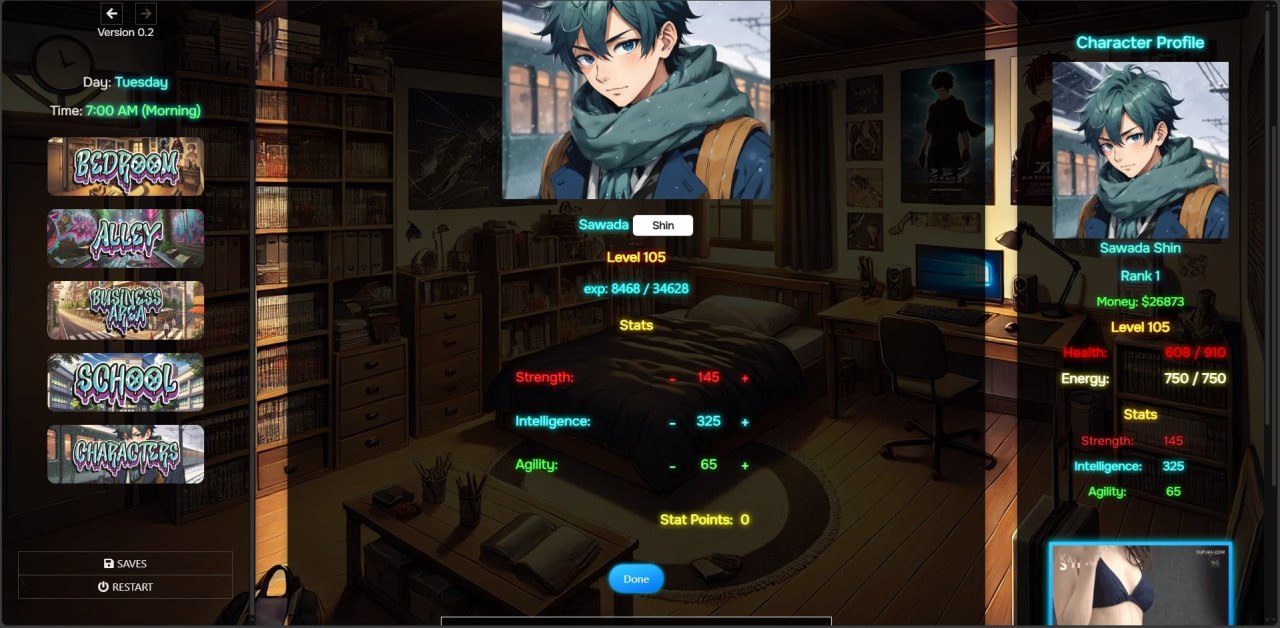Go forward using the right arrow
1280x628 pixels.
pos(145,14)
